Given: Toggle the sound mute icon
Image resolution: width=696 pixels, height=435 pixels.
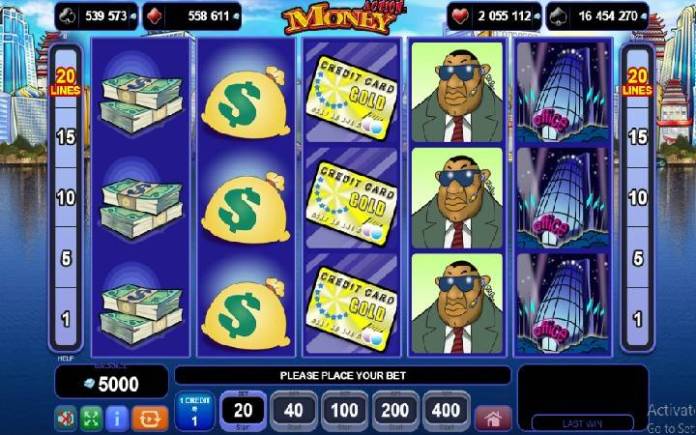Looking at the screenshot, I should coord(65,414).
